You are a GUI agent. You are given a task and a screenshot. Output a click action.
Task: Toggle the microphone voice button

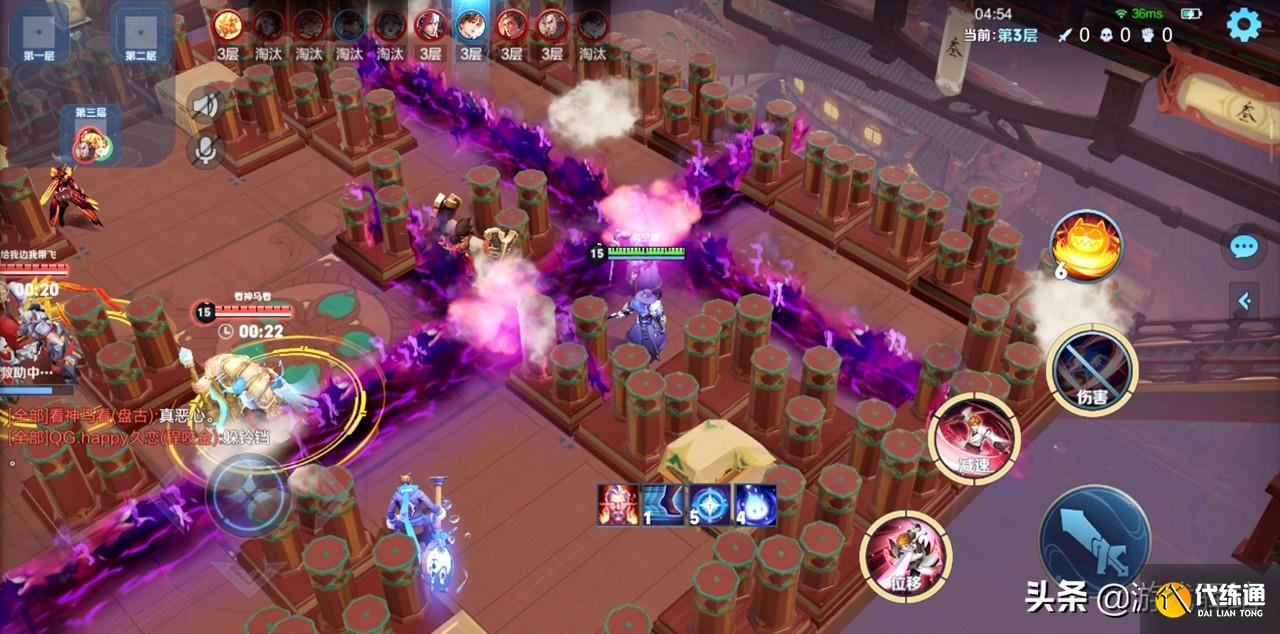pos(206,150)
